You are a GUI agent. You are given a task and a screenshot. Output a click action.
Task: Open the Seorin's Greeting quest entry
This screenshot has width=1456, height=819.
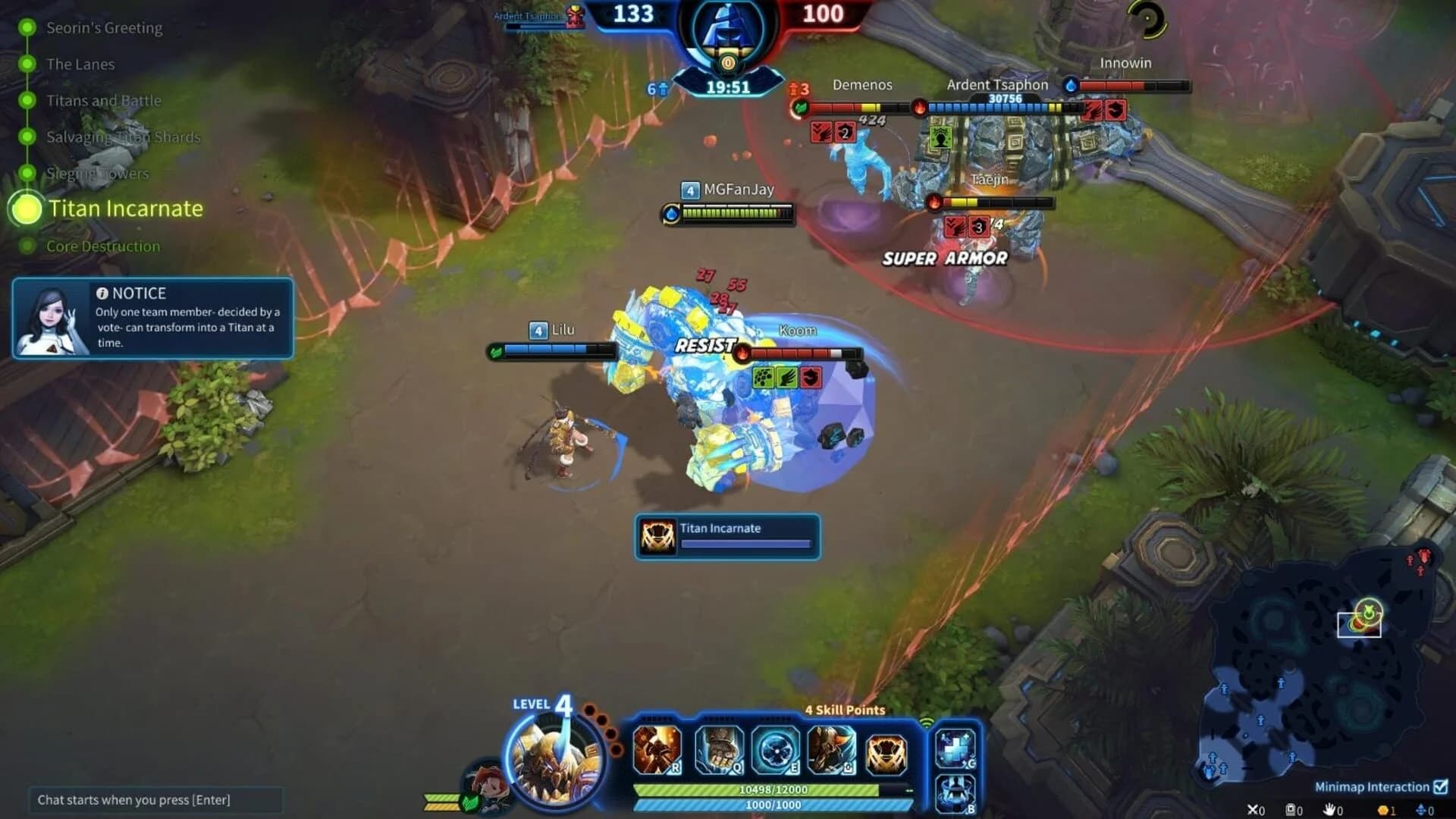coord(104,27)
